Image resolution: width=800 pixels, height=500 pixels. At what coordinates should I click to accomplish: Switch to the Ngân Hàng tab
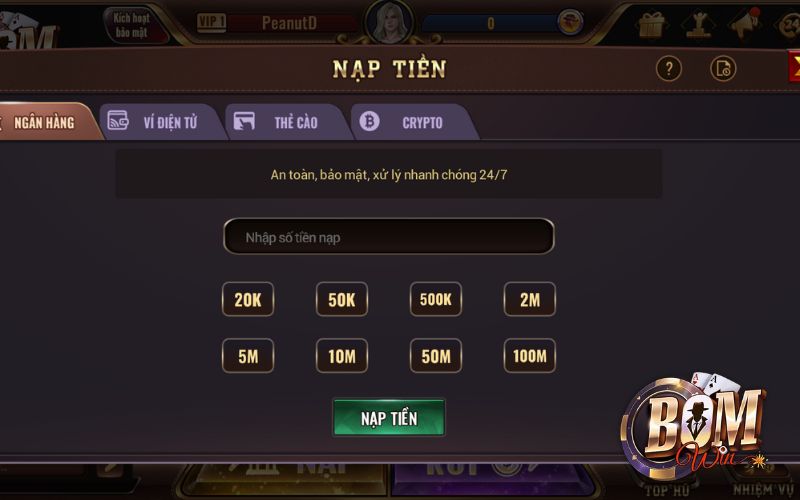tap(45, 122)
